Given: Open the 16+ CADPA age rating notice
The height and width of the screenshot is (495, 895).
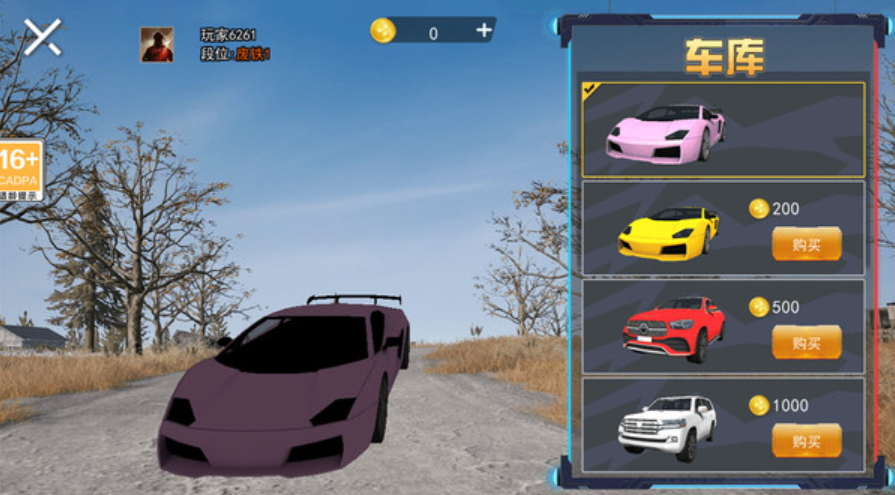Looking at the screenshot, I should [20, 167].
